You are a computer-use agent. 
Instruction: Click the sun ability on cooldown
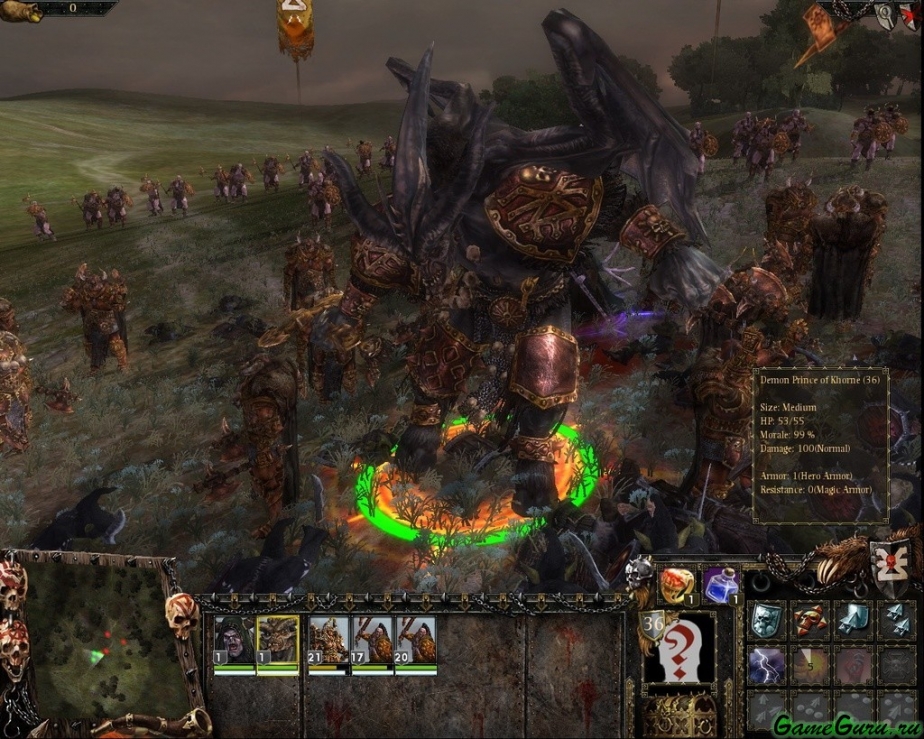(x=810, y=665)
